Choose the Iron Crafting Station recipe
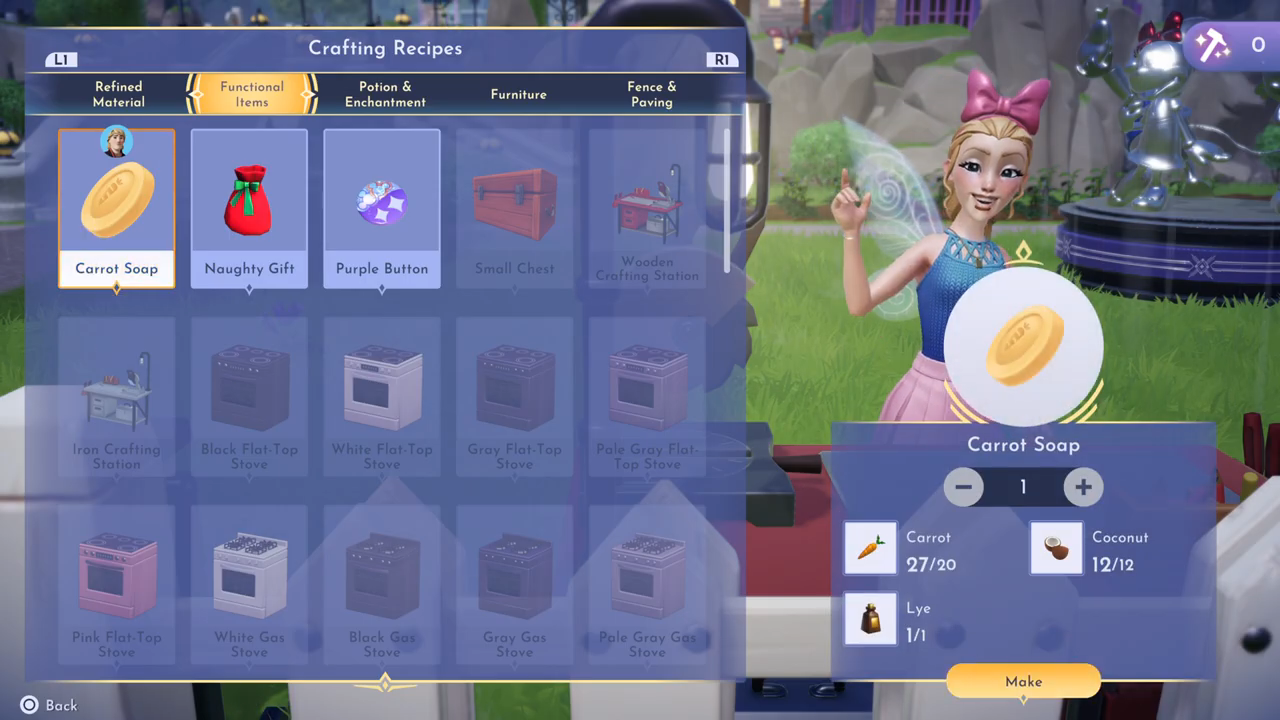1280x720 pixels. (117, 396)
